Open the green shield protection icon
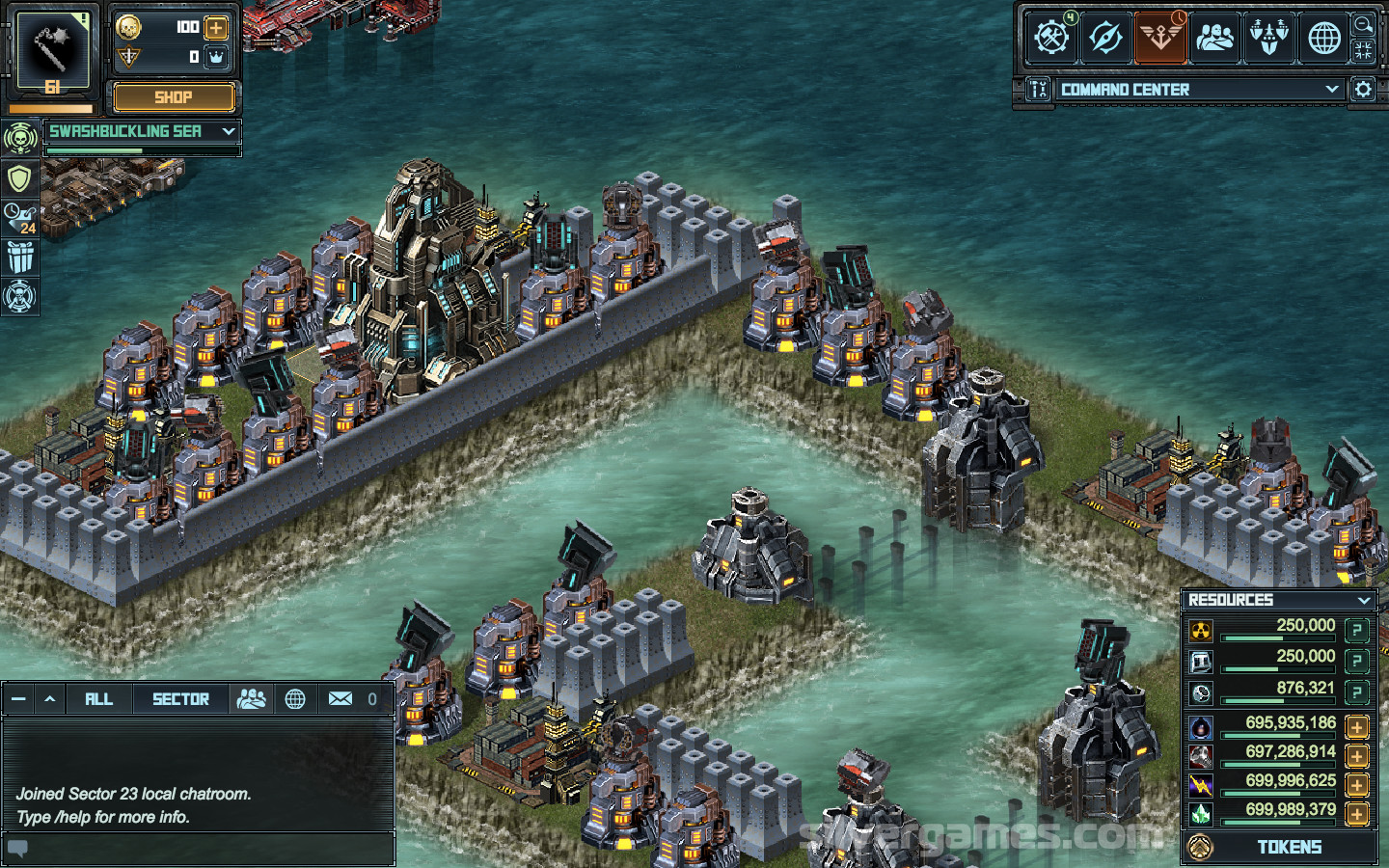This screenshot has height=868, width=1389. click(19, 178)
